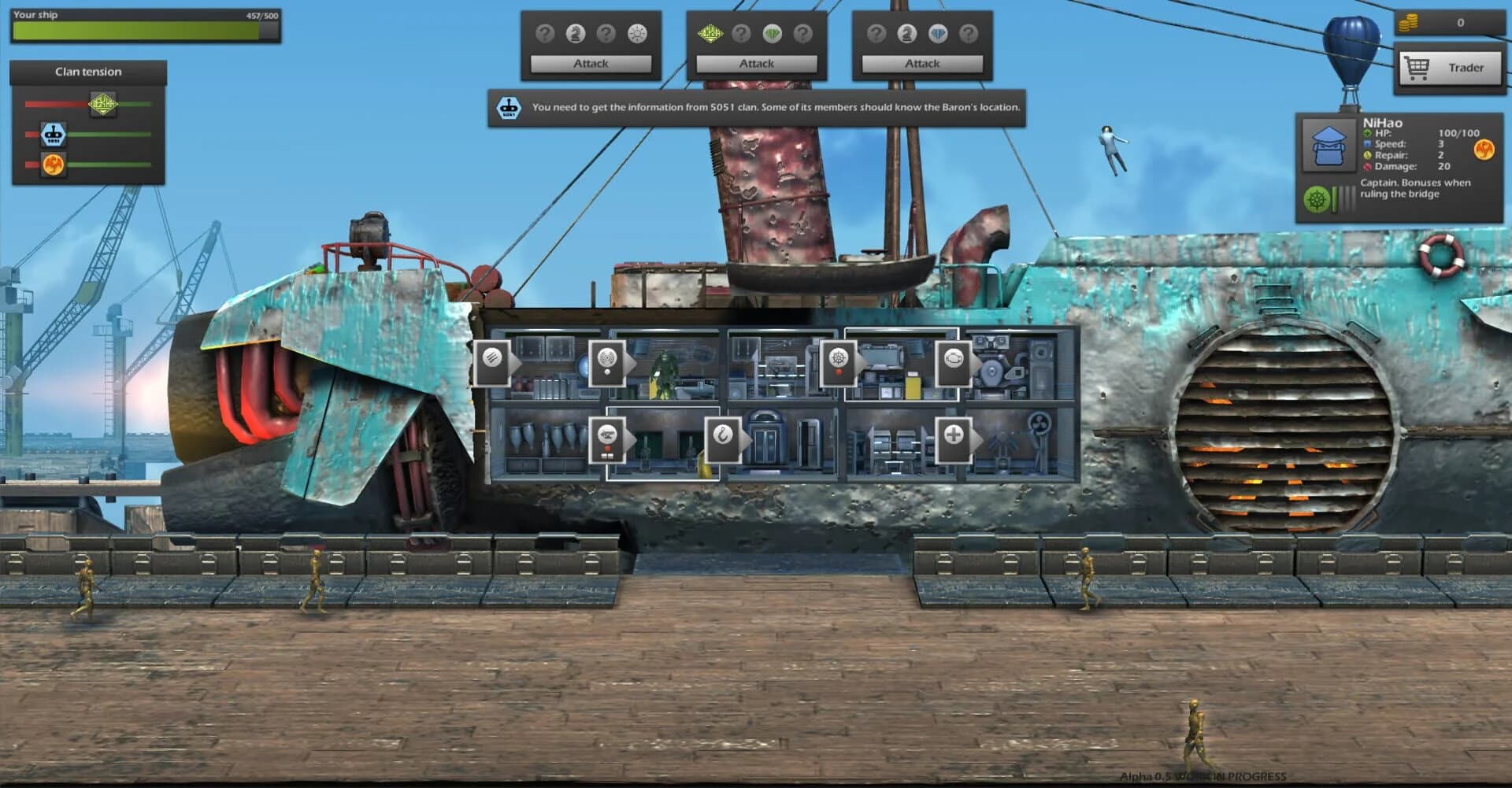Image resolution: width=1512 pixels, height=788 pixels.
Task: Toggle the green gem icon in middle attack panel
Action: point(773,32)
